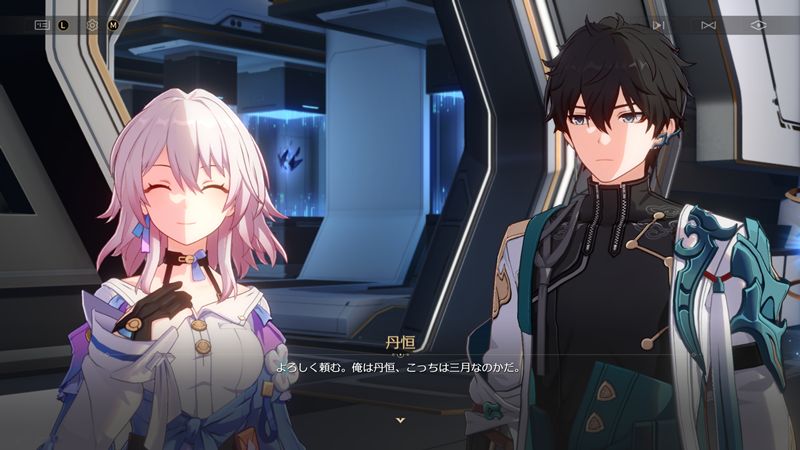Skip the dialogue with the bowtie-shaped icon
The height and width of the screenshot is (450, 800).
pos(708,25)
